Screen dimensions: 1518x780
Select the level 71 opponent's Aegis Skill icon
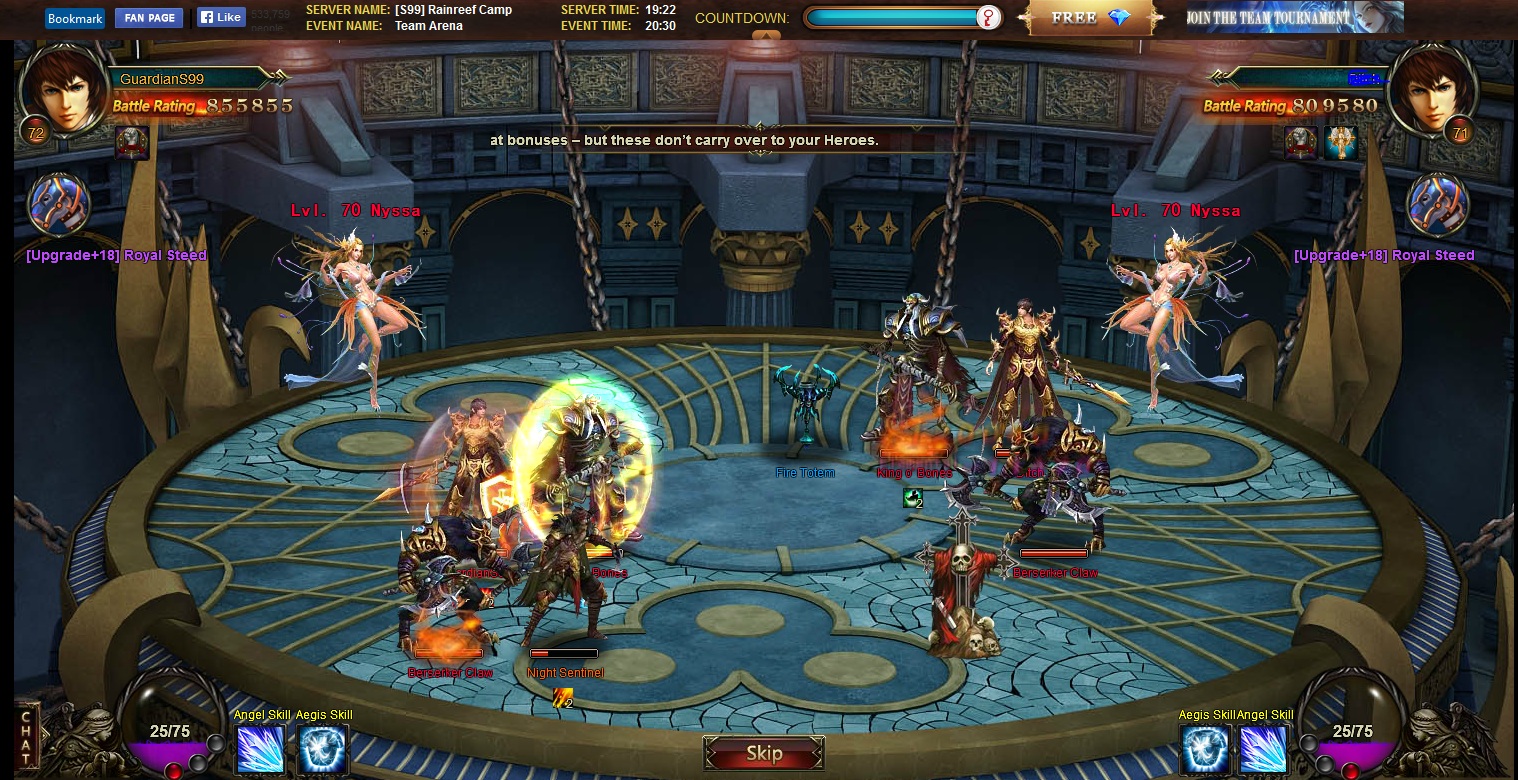tap(1205, 749)
